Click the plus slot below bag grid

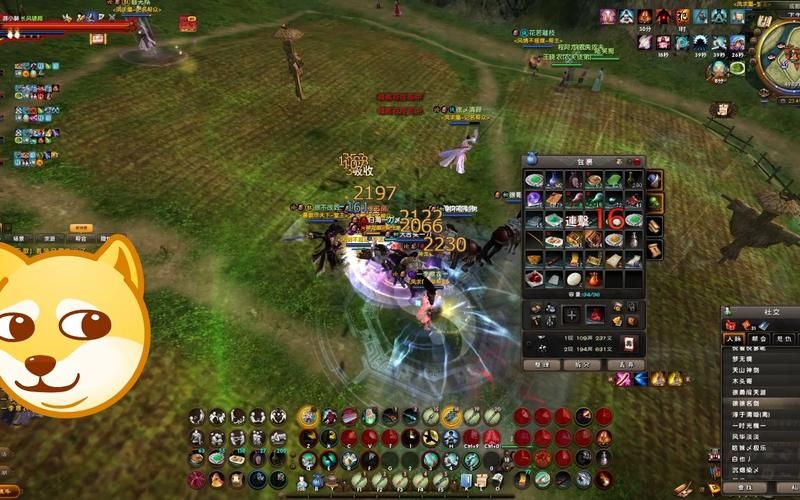pyautogui.click(x=571, y=315)
